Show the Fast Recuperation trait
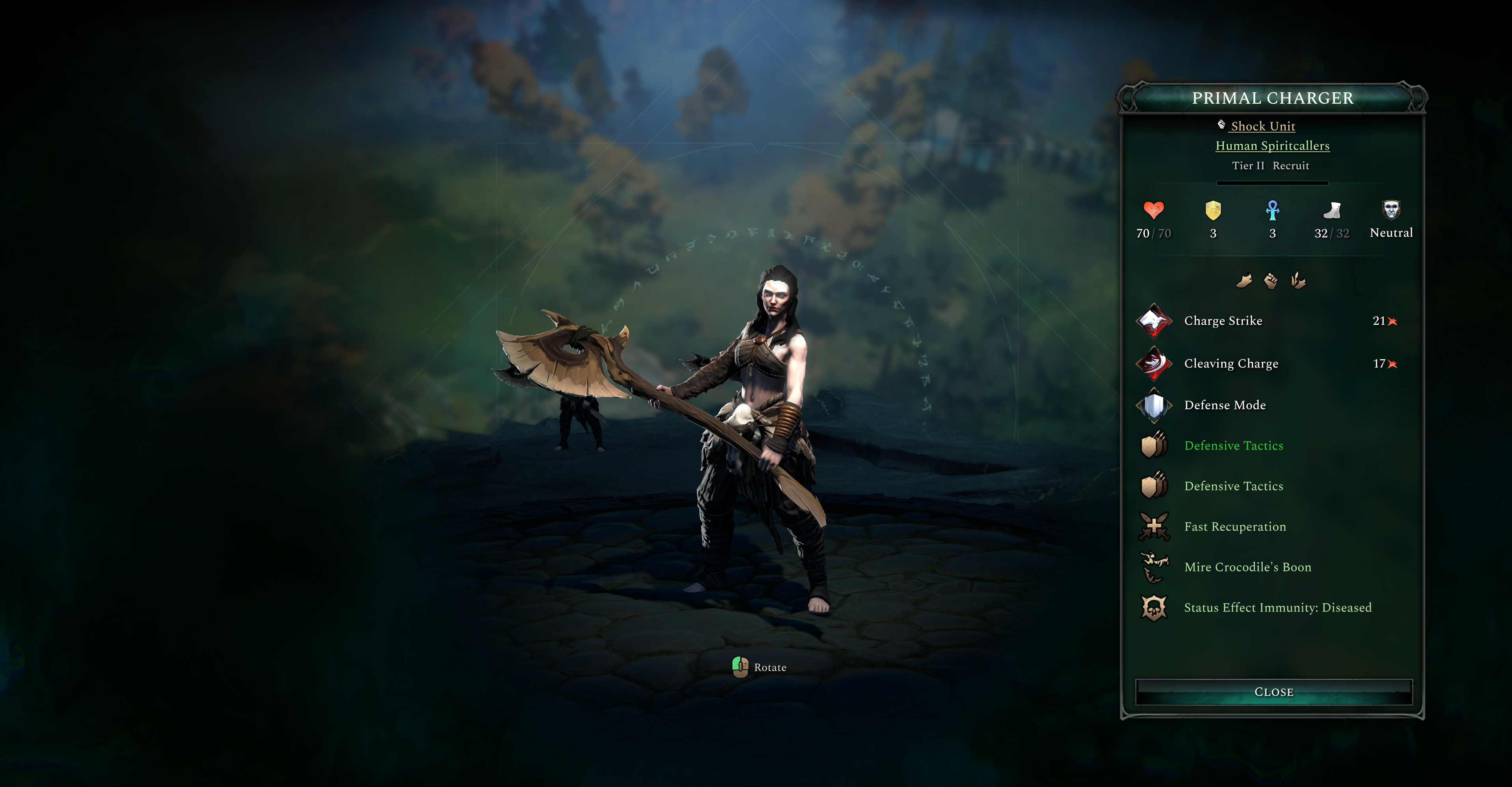The width and height of the screenshot is (1512, 787). click(x=1235, y=526)
